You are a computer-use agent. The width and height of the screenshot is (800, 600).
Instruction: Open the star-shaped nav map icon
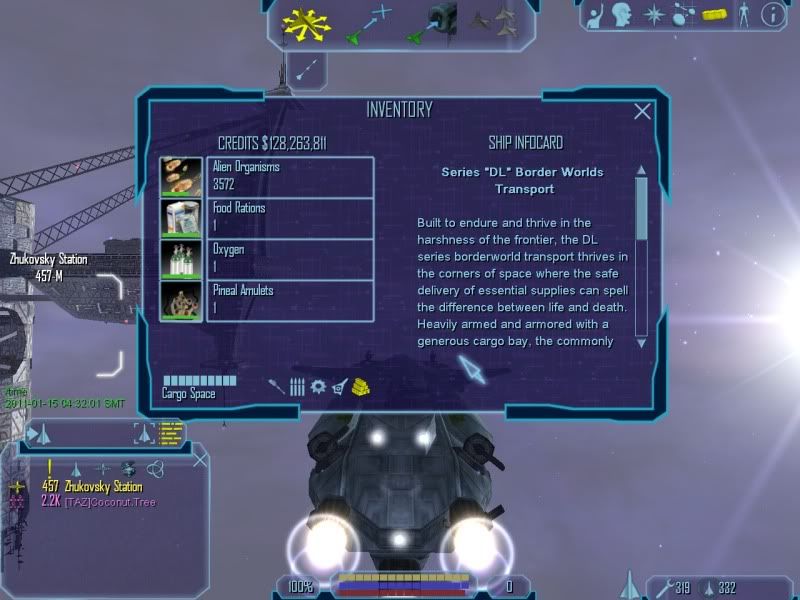pyautogui.click(x=655, y=14)
